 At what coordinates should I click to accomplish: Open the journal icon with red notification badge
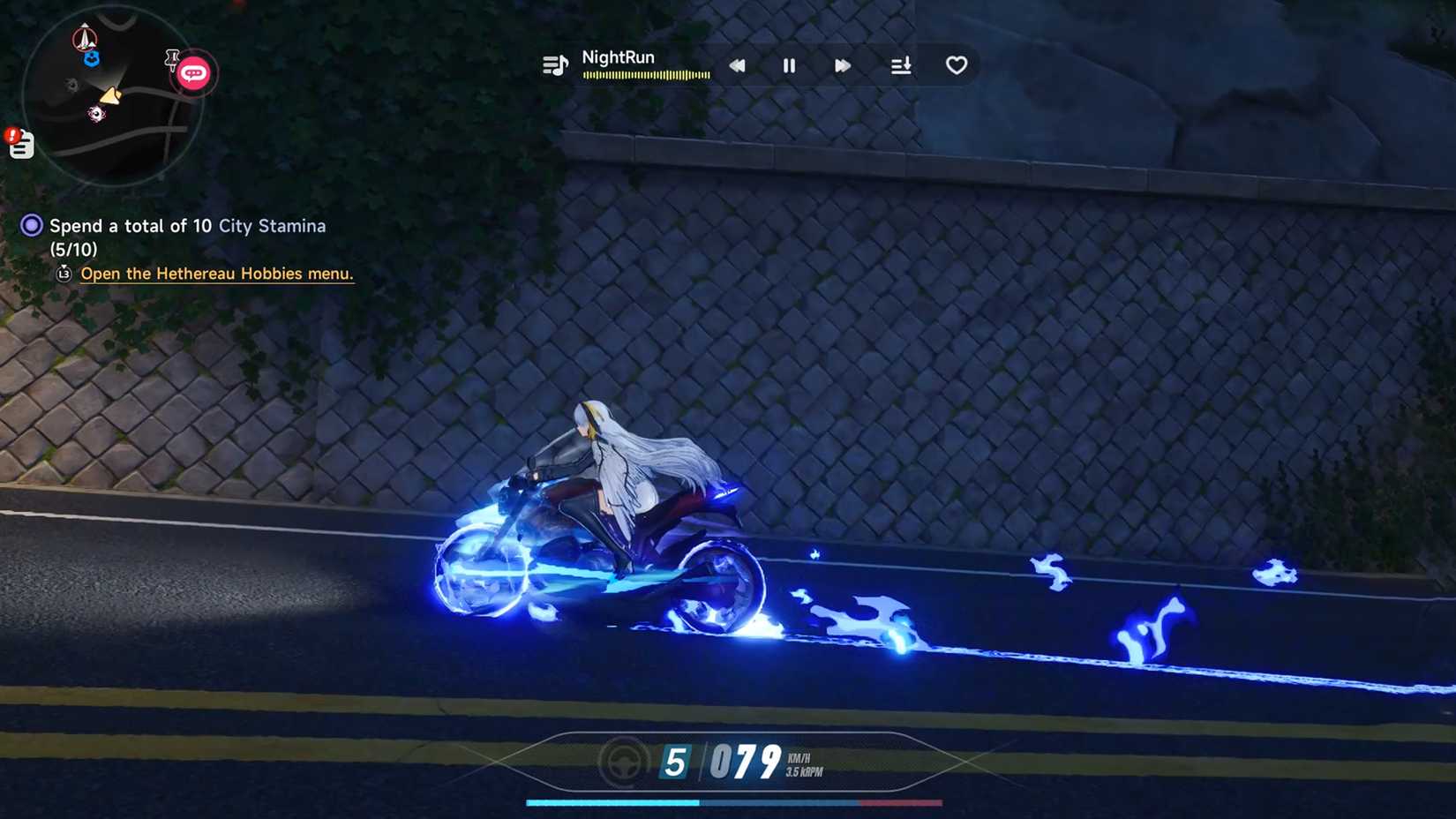[20, 144]
